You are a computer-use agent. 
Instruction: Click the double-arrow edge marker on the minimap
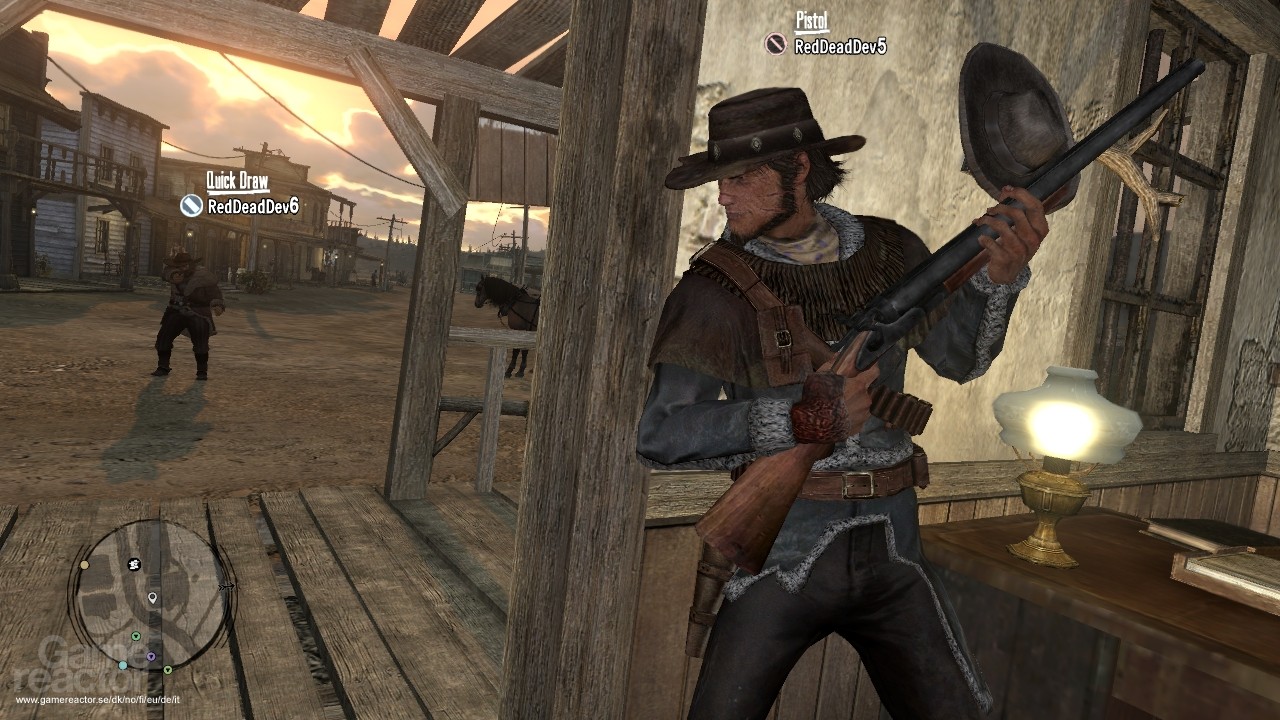(x=226, y=587)
